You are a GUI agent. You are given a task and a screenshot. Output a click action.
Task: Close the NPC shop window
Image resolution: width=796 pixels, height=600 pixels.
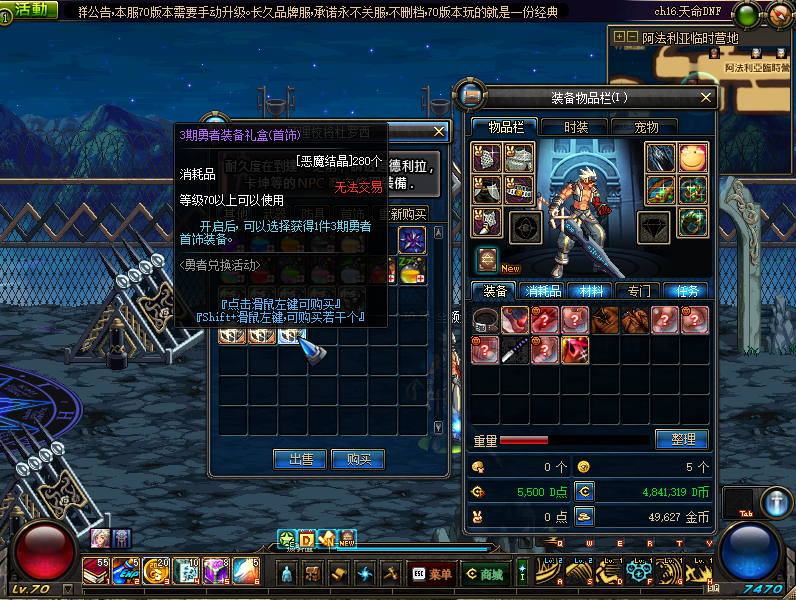pyautogui.click(x=438, y=131)
